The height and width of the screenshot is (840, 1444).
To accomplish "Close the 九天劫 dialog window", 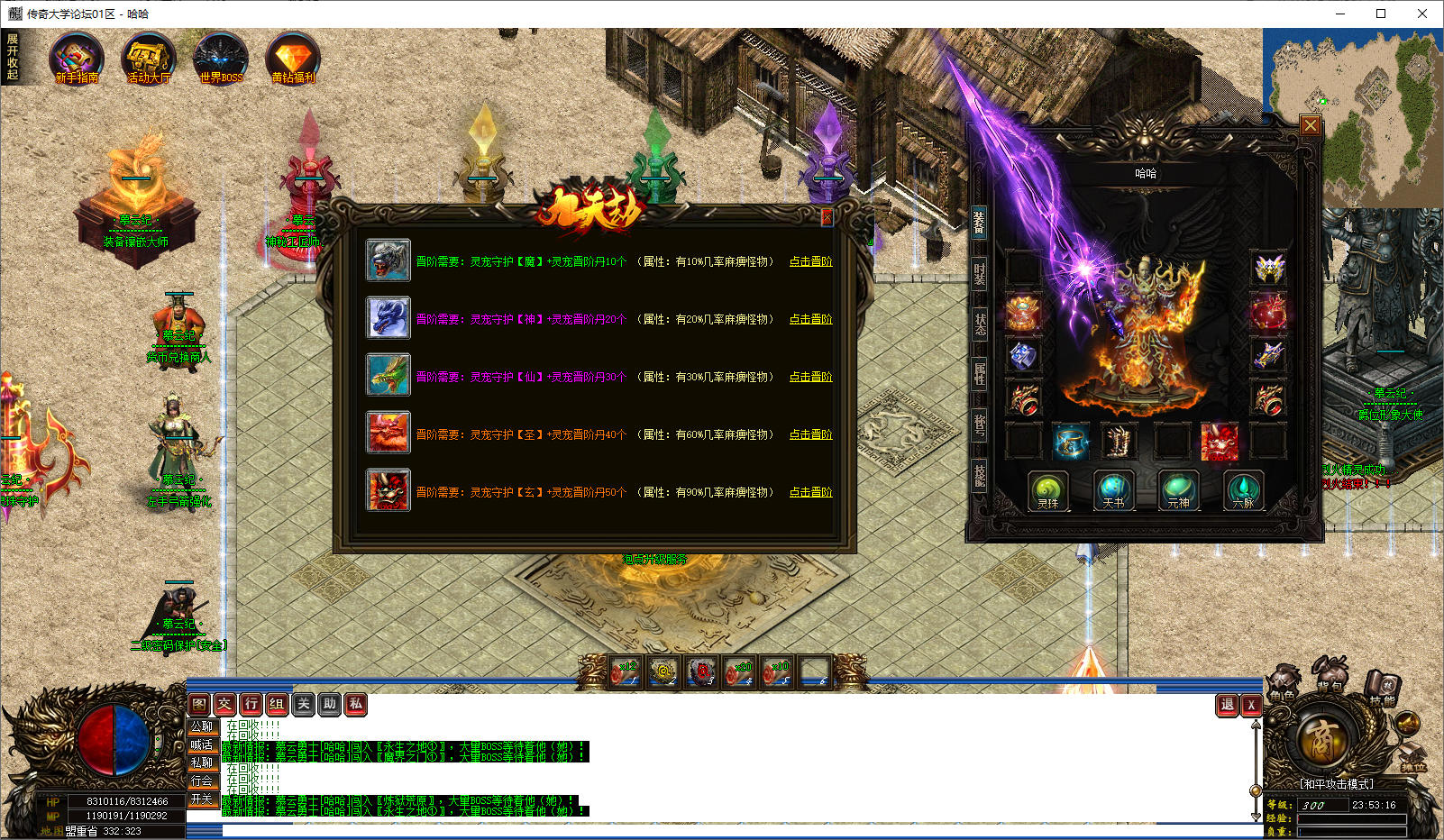I will point(827,217).
